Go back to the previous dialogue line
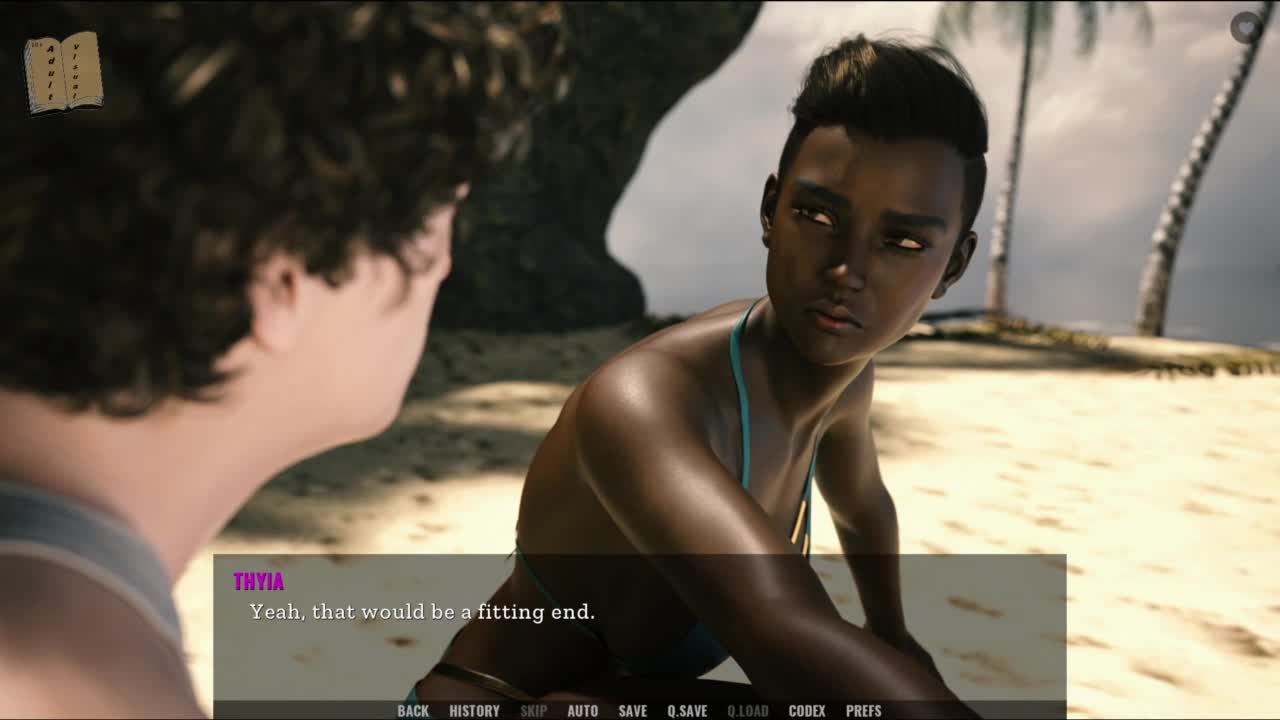1280x720 pixels. (x=413, y=711)
